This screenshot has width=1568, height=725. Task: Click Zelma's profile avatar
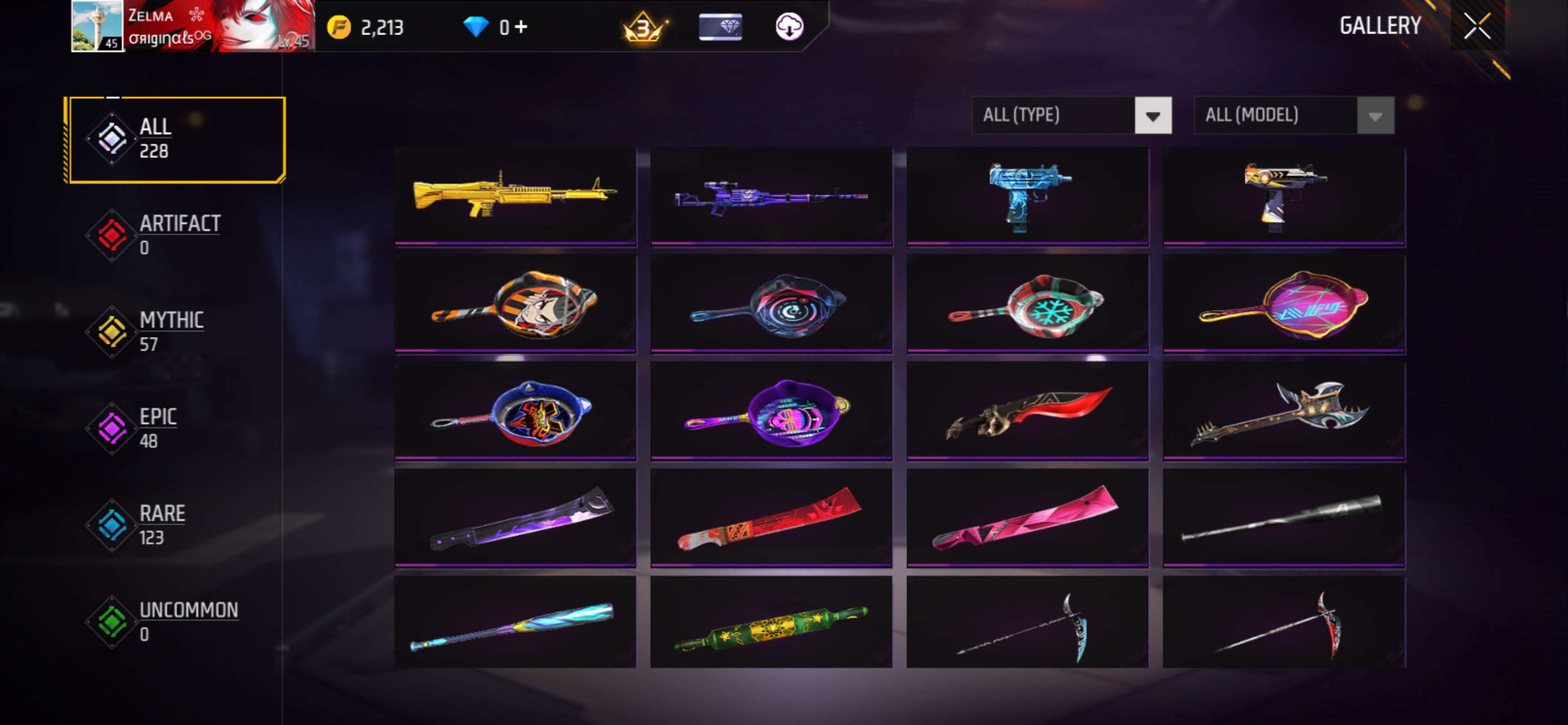[x=98, y=29]
